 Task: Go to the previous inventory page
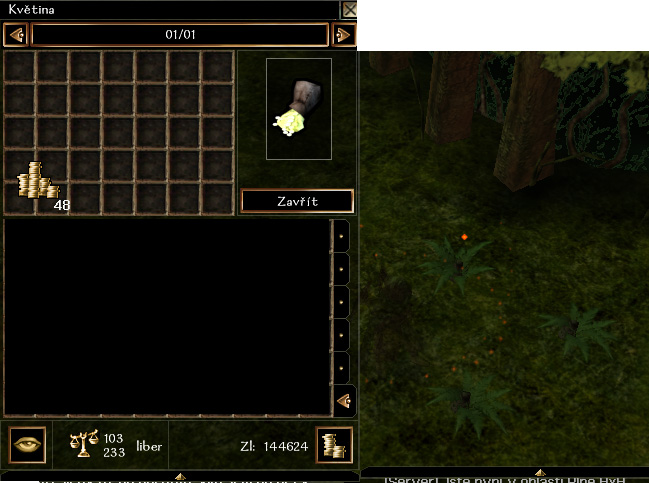[x=15, y=35]
